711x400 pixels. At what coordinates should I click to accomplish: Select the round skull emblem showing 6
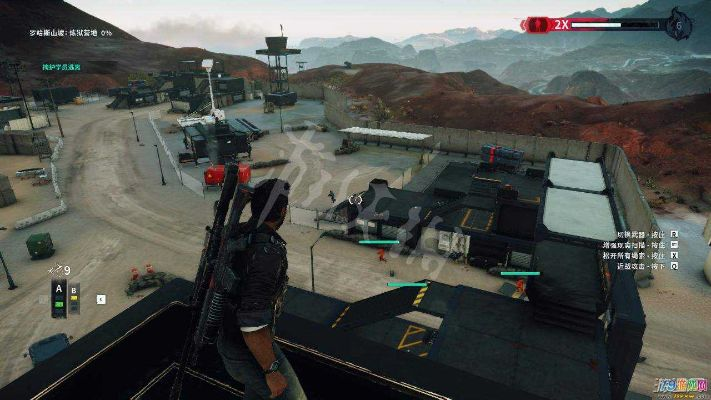(681, 23)
